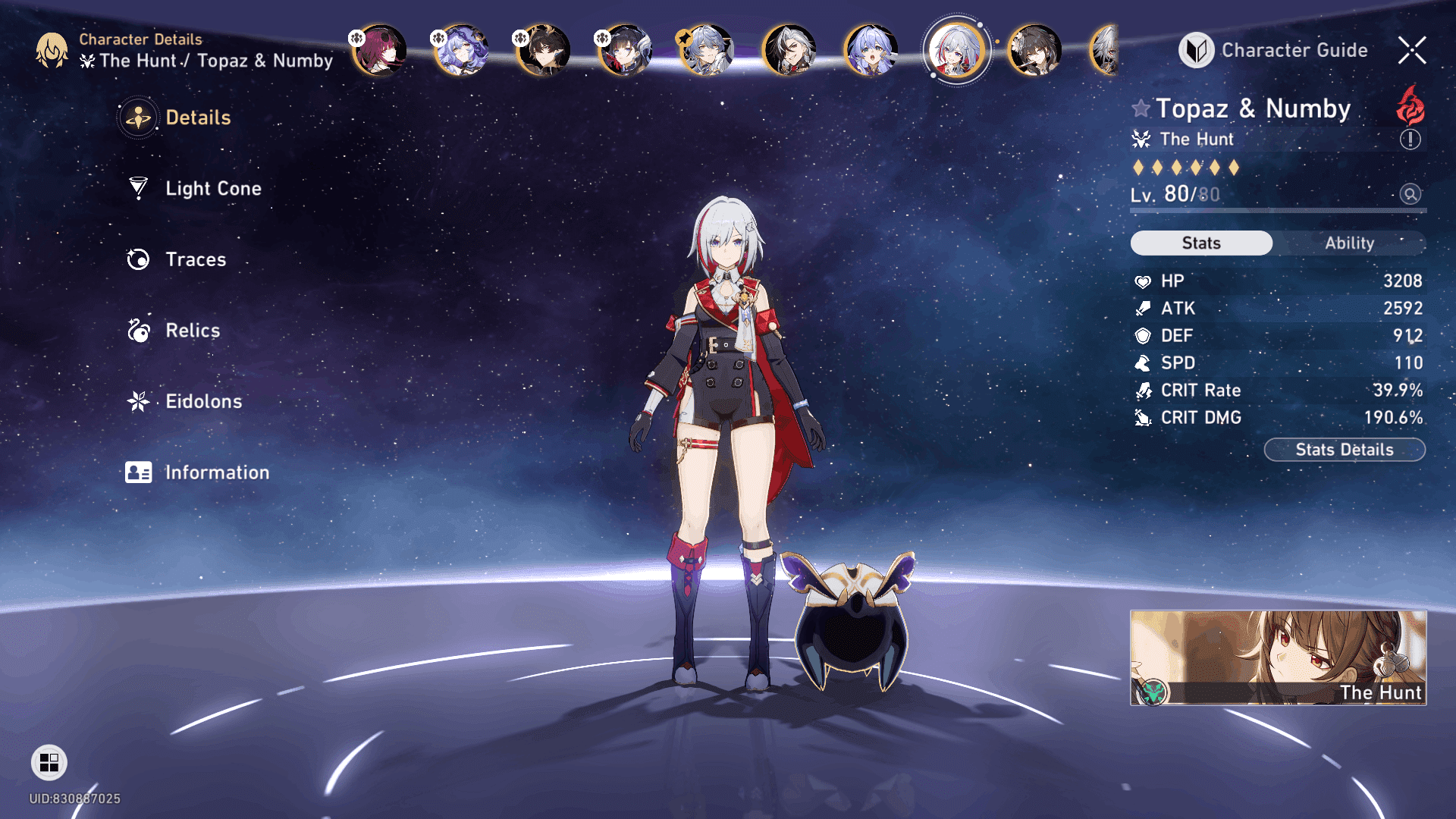The height and width of the screenshot is (819, 1456).
Task: Open the Hunt light cone thumbnail
Action: pos(1278,657)
